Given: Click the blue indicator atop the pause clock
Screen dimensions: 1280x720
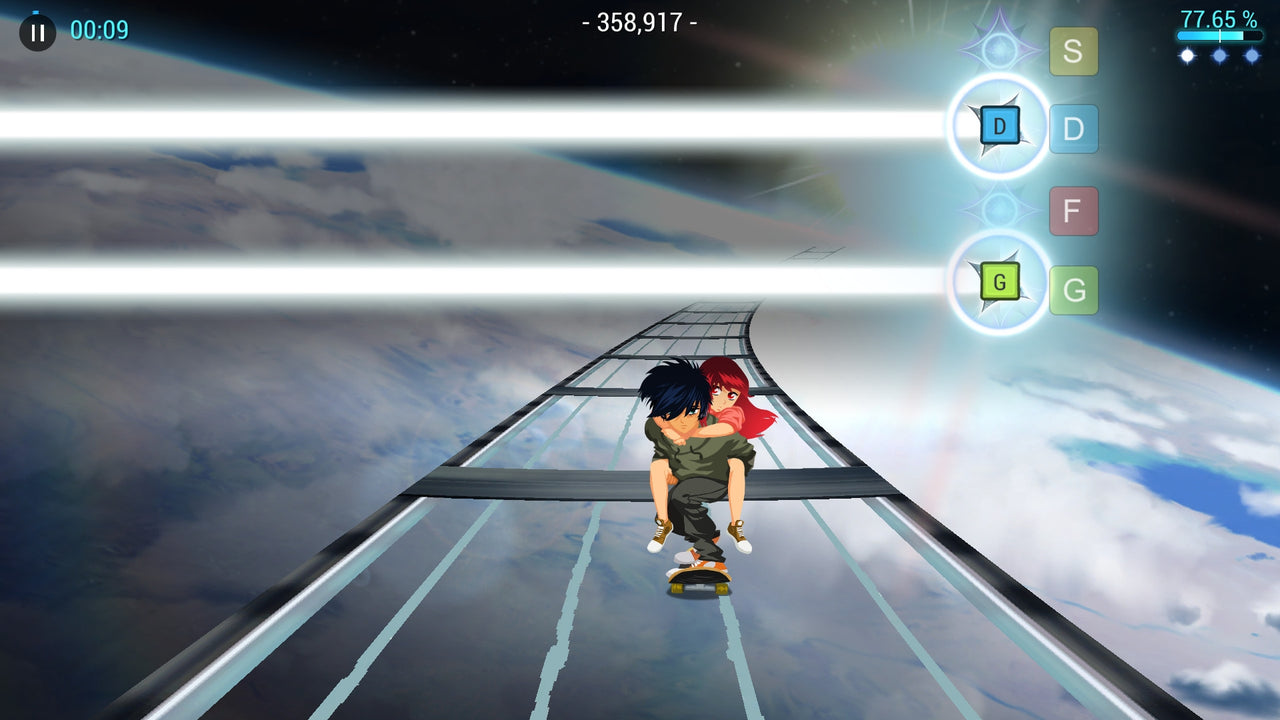Looking at the screenshot, I should tap(35, 12).
